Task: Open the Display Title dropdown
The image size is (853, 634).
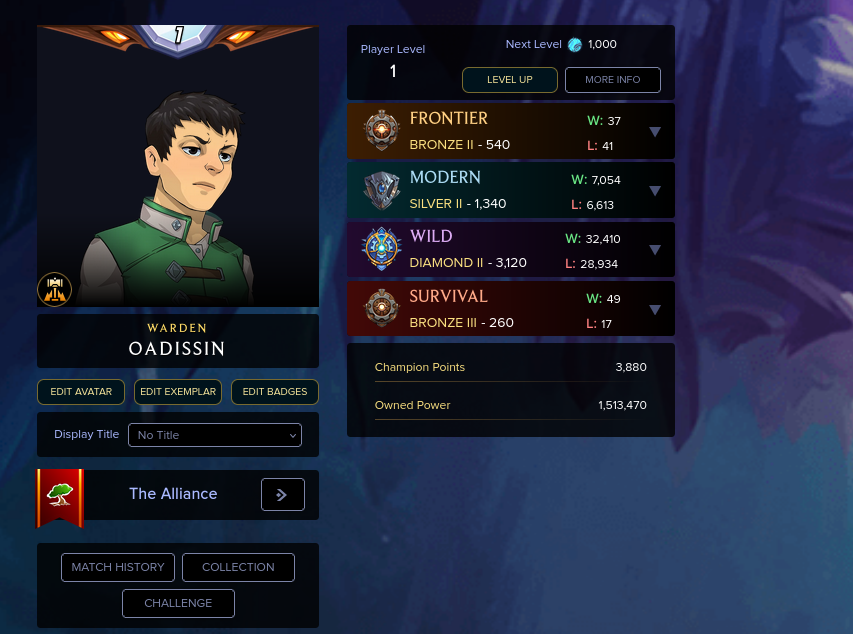Action: point(214,435)
